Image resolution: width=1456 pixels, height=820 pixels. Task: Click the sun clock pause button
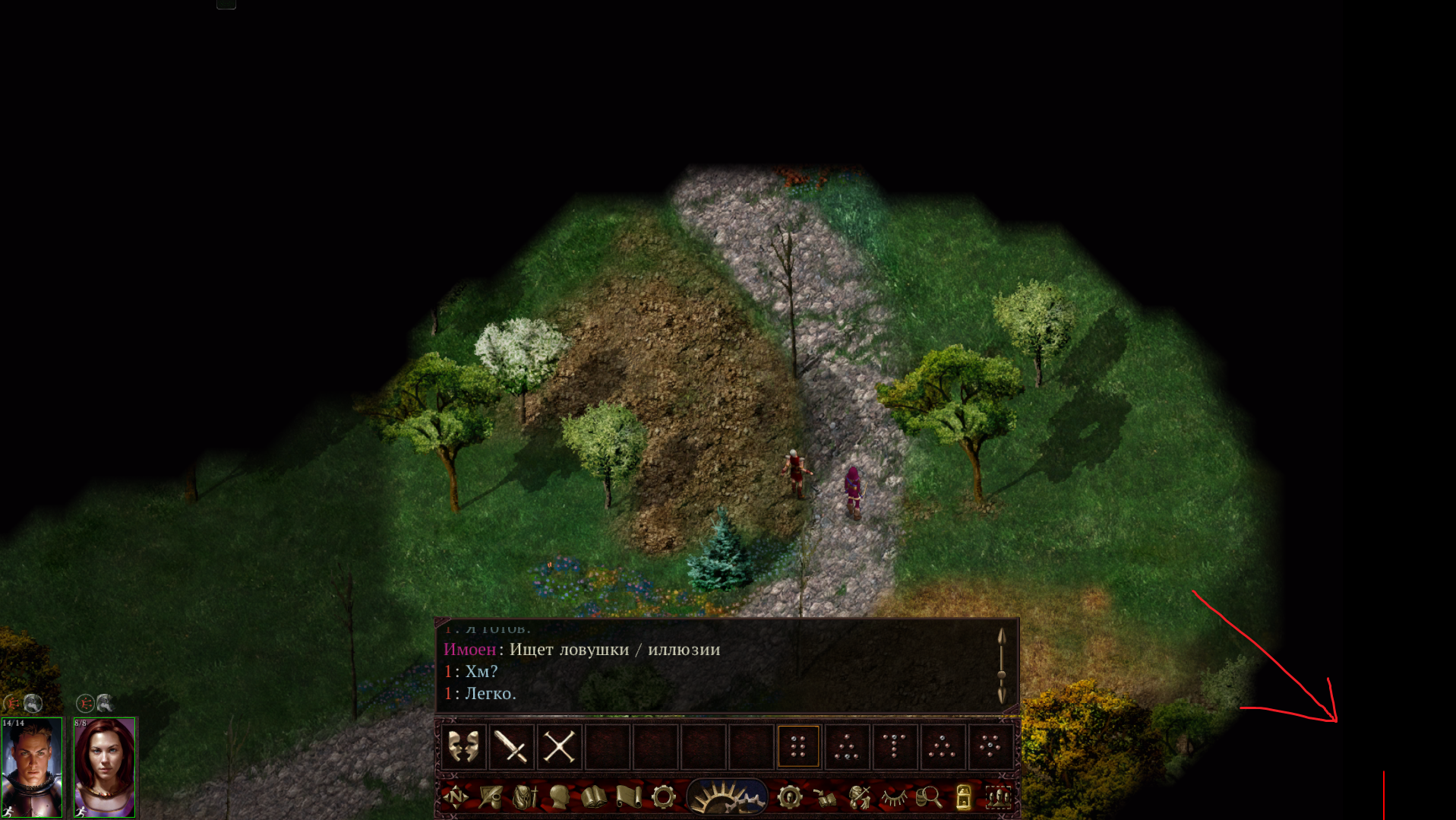727,798
